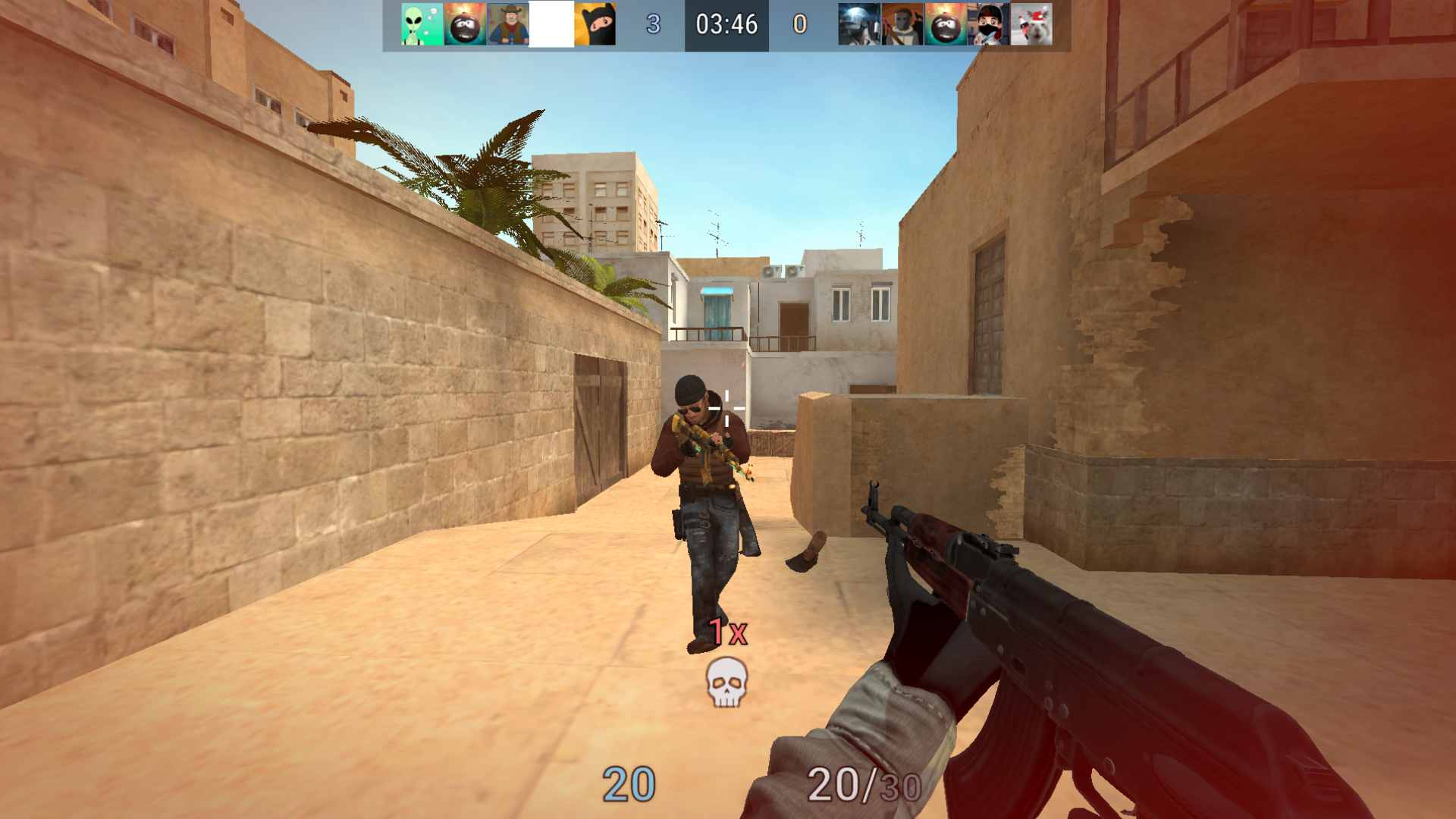Toggle the crosshair on the enemy player
The height and width of the screenshot is (819, 1456).
pyautogui.click(x=726, y=409)
